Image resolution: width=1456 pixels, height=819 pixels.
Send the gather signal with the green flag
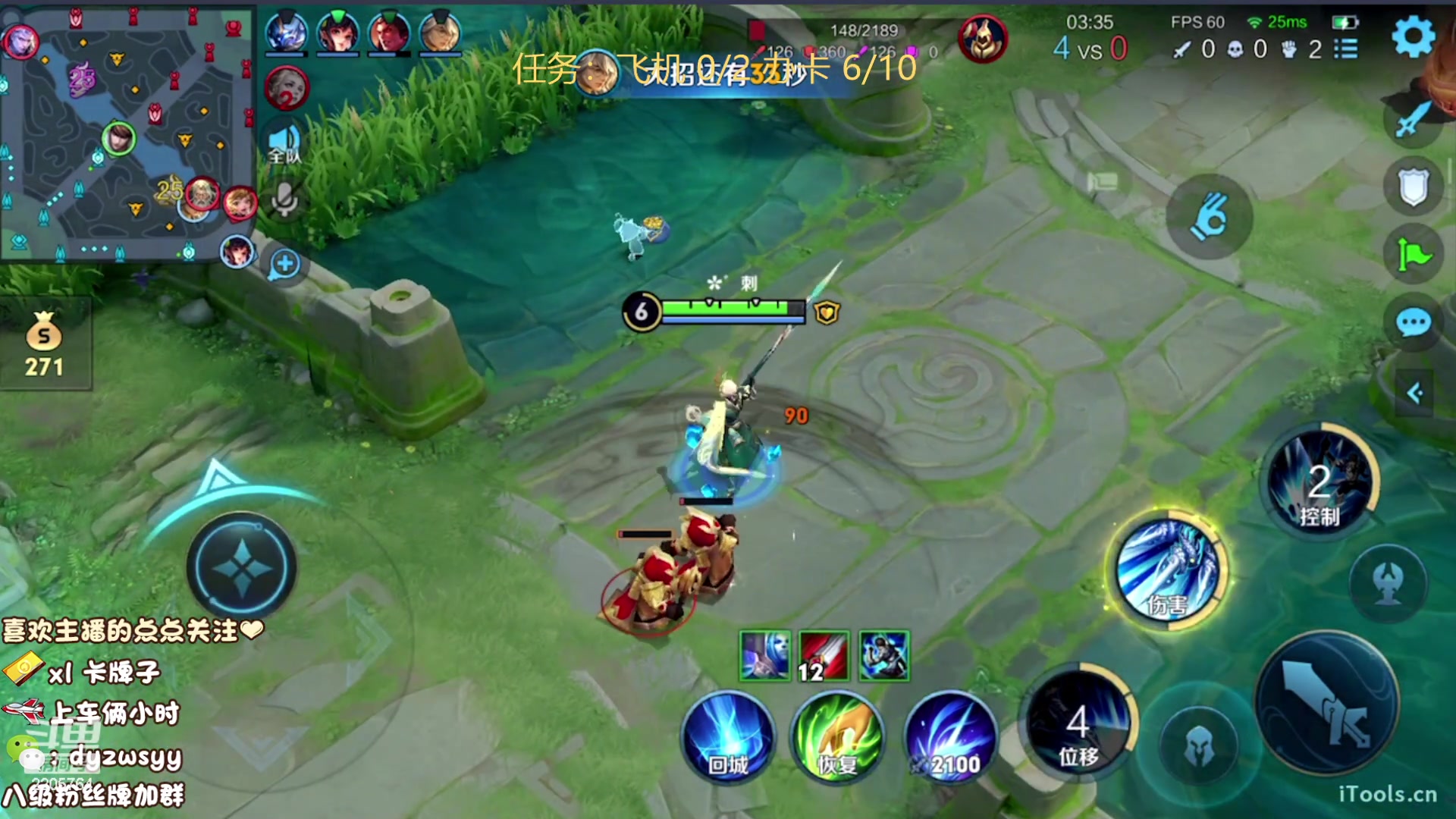[x=1414, y=255]
